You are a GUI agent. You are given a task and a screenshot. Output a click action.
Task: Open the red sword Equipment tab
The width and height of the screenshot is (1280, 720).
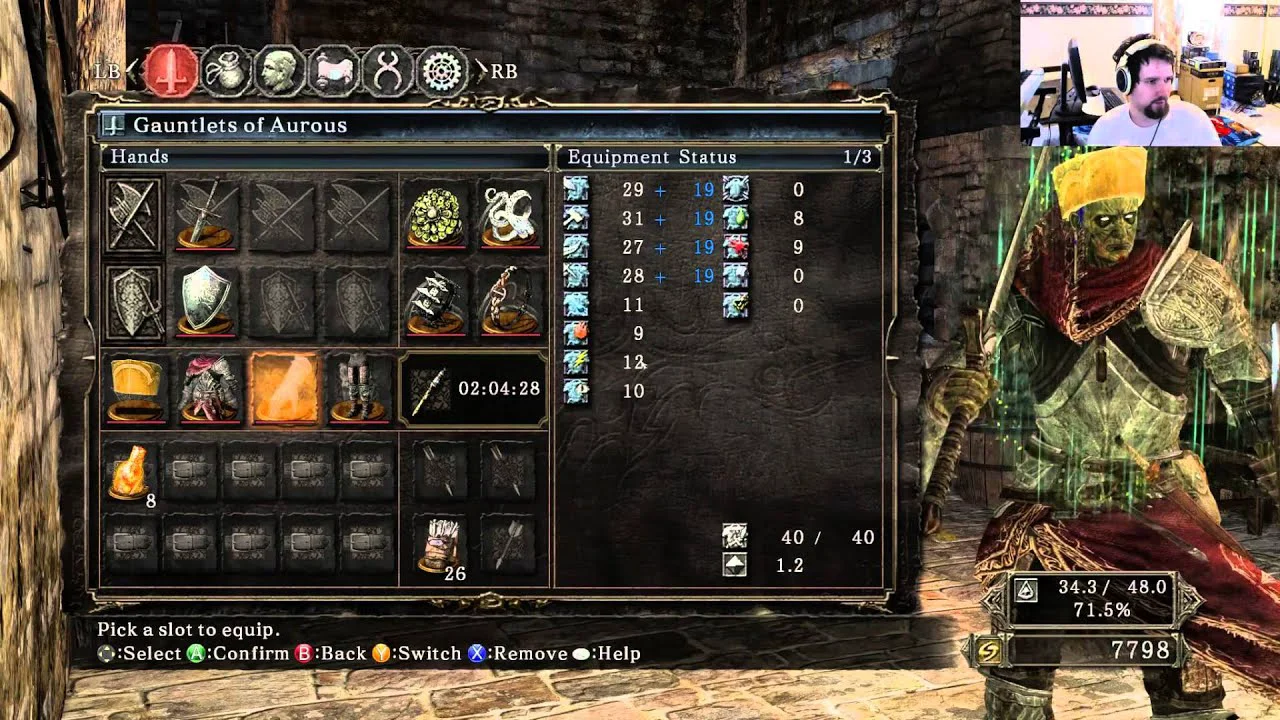click(171, 71)
